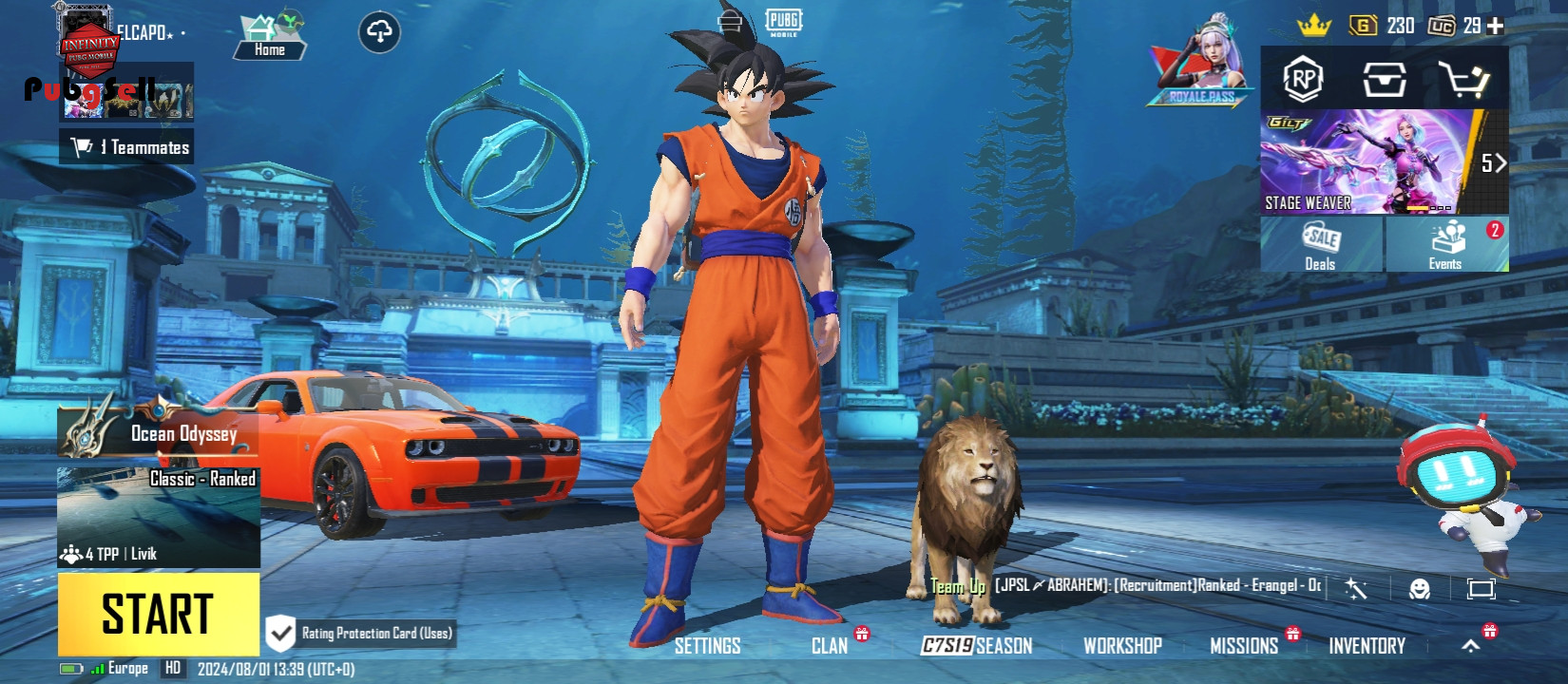
Task: Open the Royale Pass banner
Action: [1201, 65]
